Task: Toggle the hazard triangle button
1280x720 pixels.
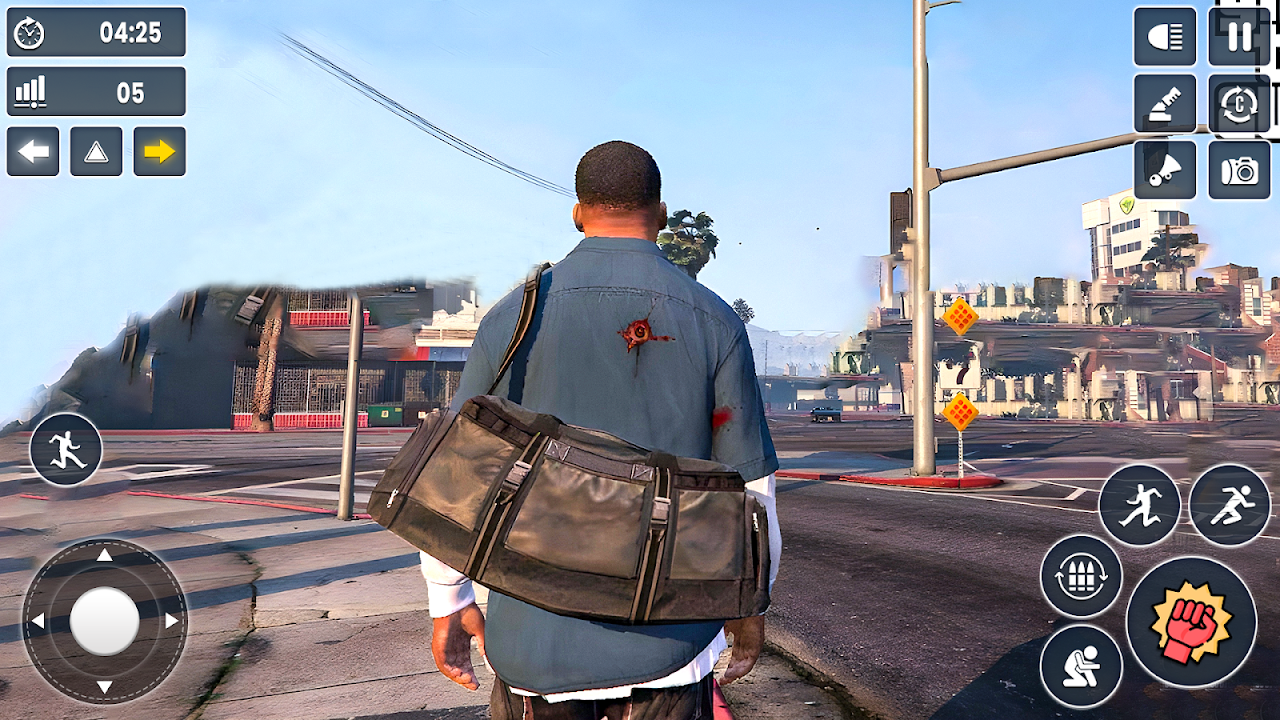Action: 96,152
